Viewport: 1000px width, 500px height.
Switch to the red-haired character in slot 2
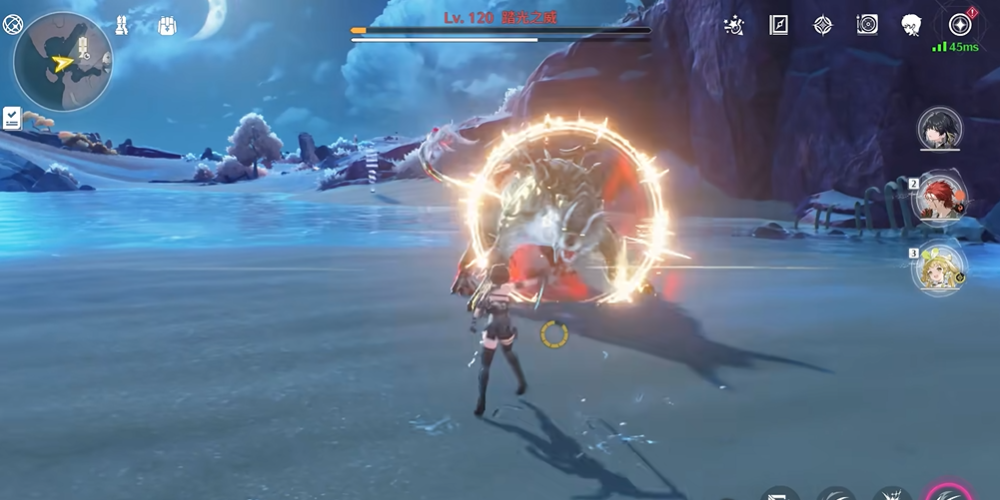(x=939, y=198)
